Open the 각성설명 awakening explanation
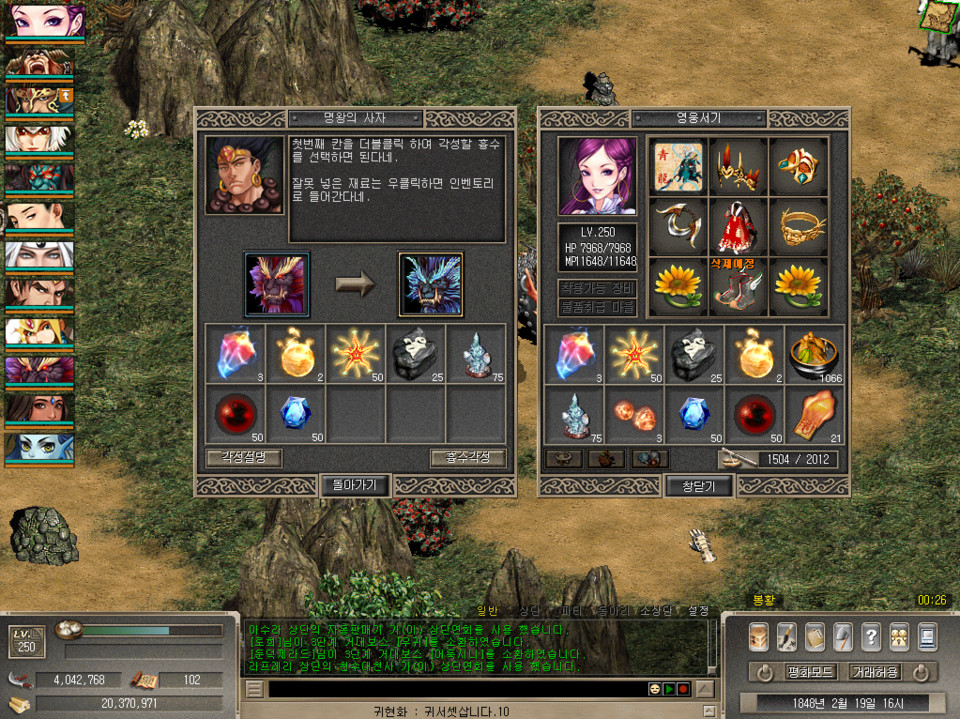 [x=244, y=458]
